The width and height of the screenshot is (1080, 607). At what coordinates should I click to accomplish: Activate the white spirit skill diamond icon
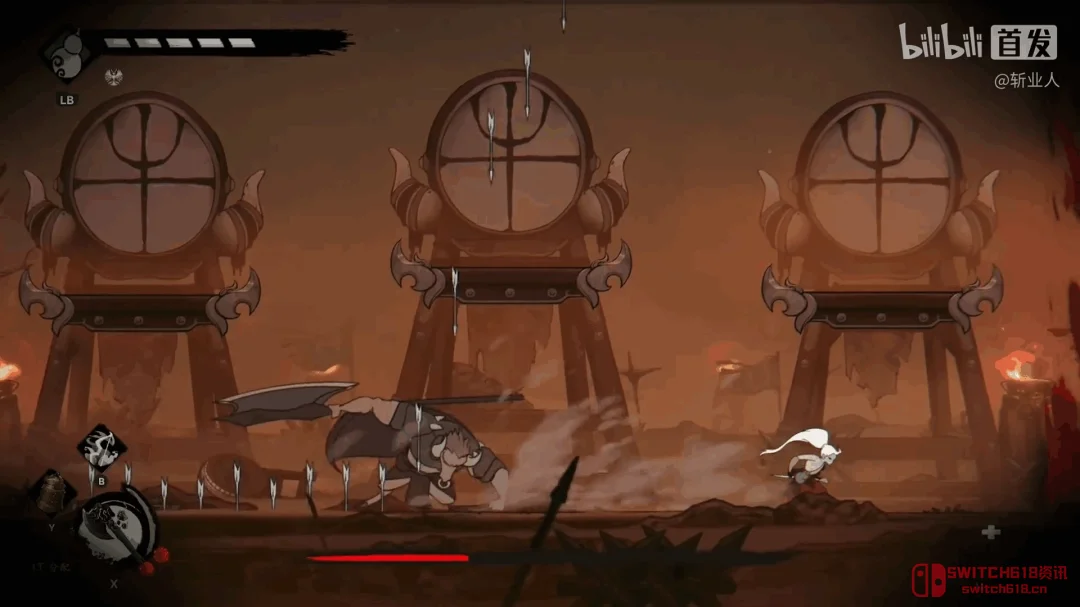click(100, 447)
